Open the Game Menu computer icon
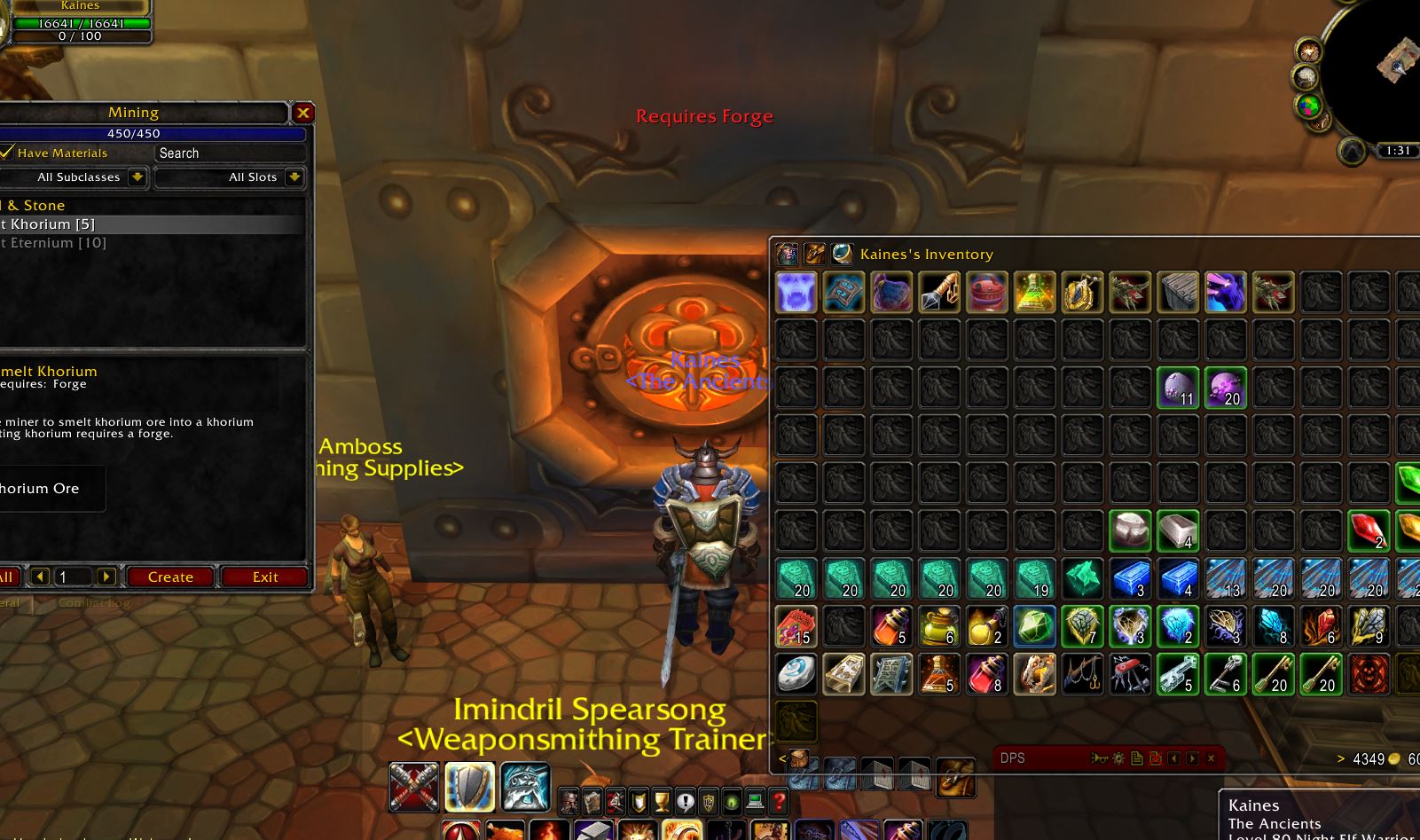1420x840 pixels. click(755, 801)
